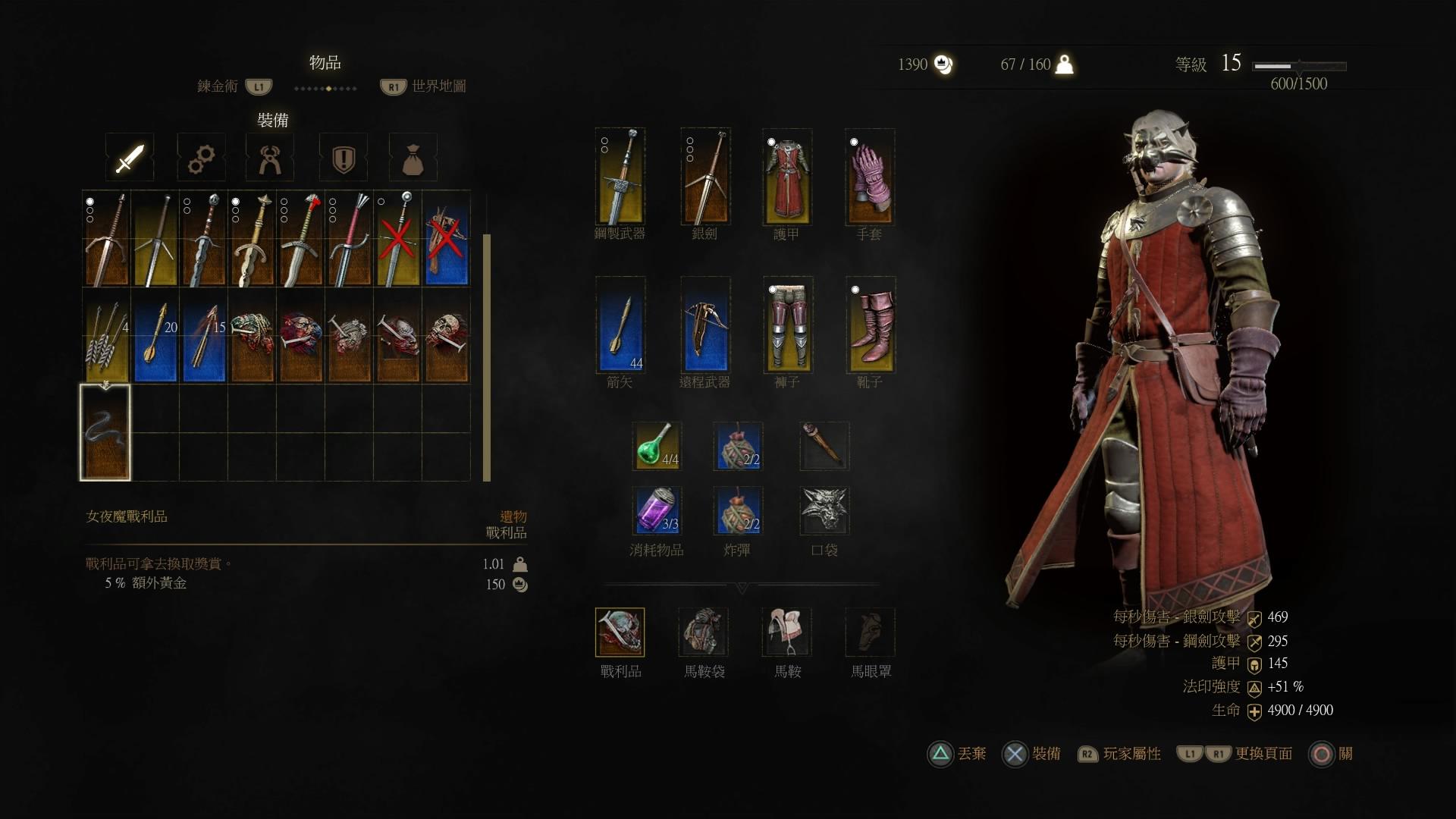Select the miscellaneous bag category icon
Screen dimensions: 1456x819
point(413,157)
